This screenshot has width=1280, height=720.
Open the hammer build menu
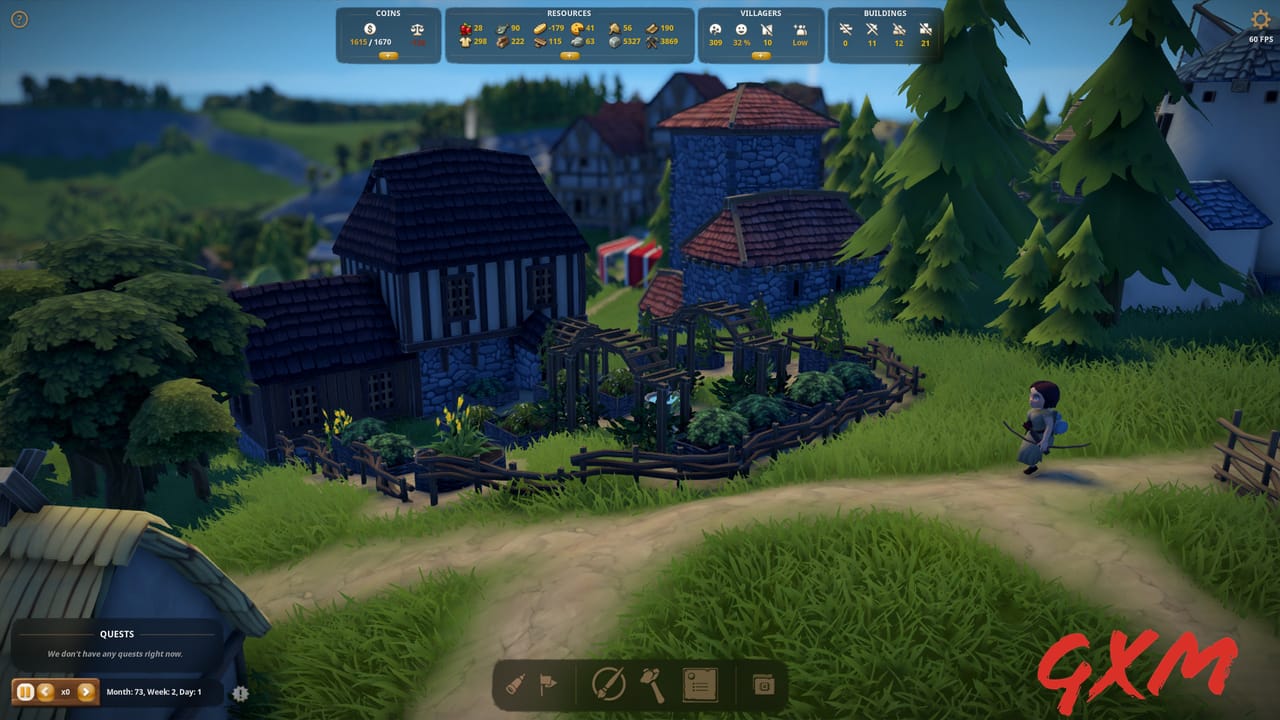pos(652,685)
